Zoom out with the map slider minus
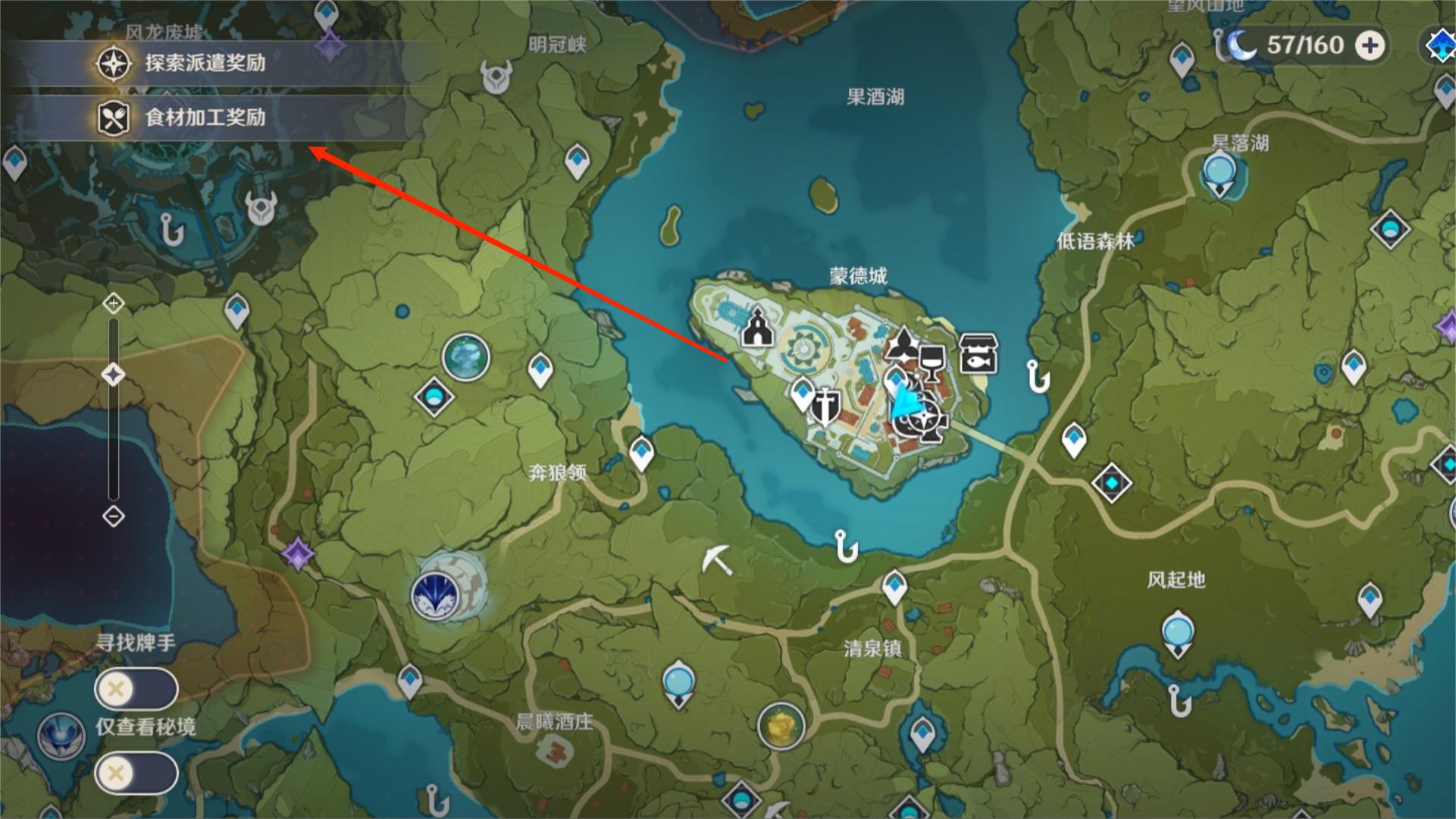Screen dimensions: 1456x819 (114, 517)
